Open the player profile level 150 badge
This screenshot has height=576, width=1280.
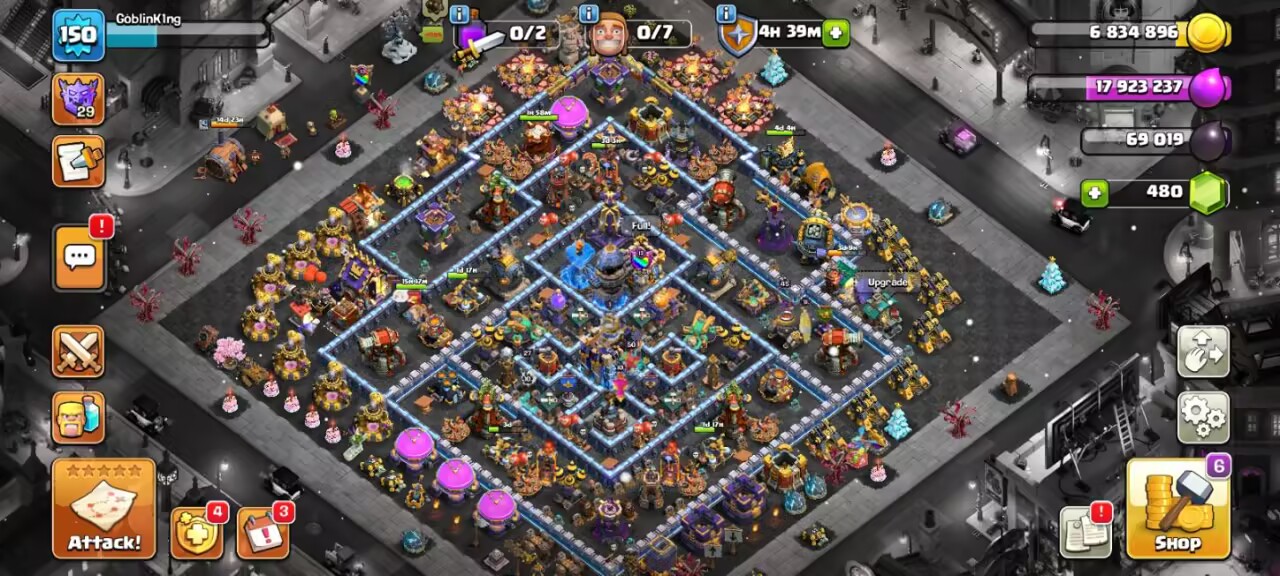pyautogui.click(x=78, y=35)
